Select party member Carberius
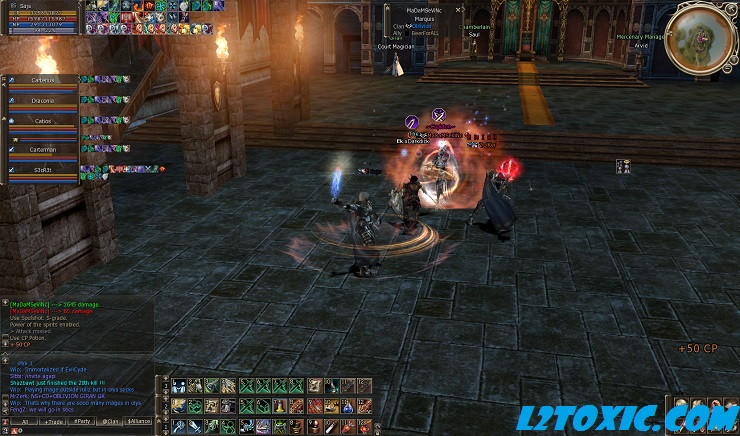Viewport: 740px width, 436px height. coord(42,80)
